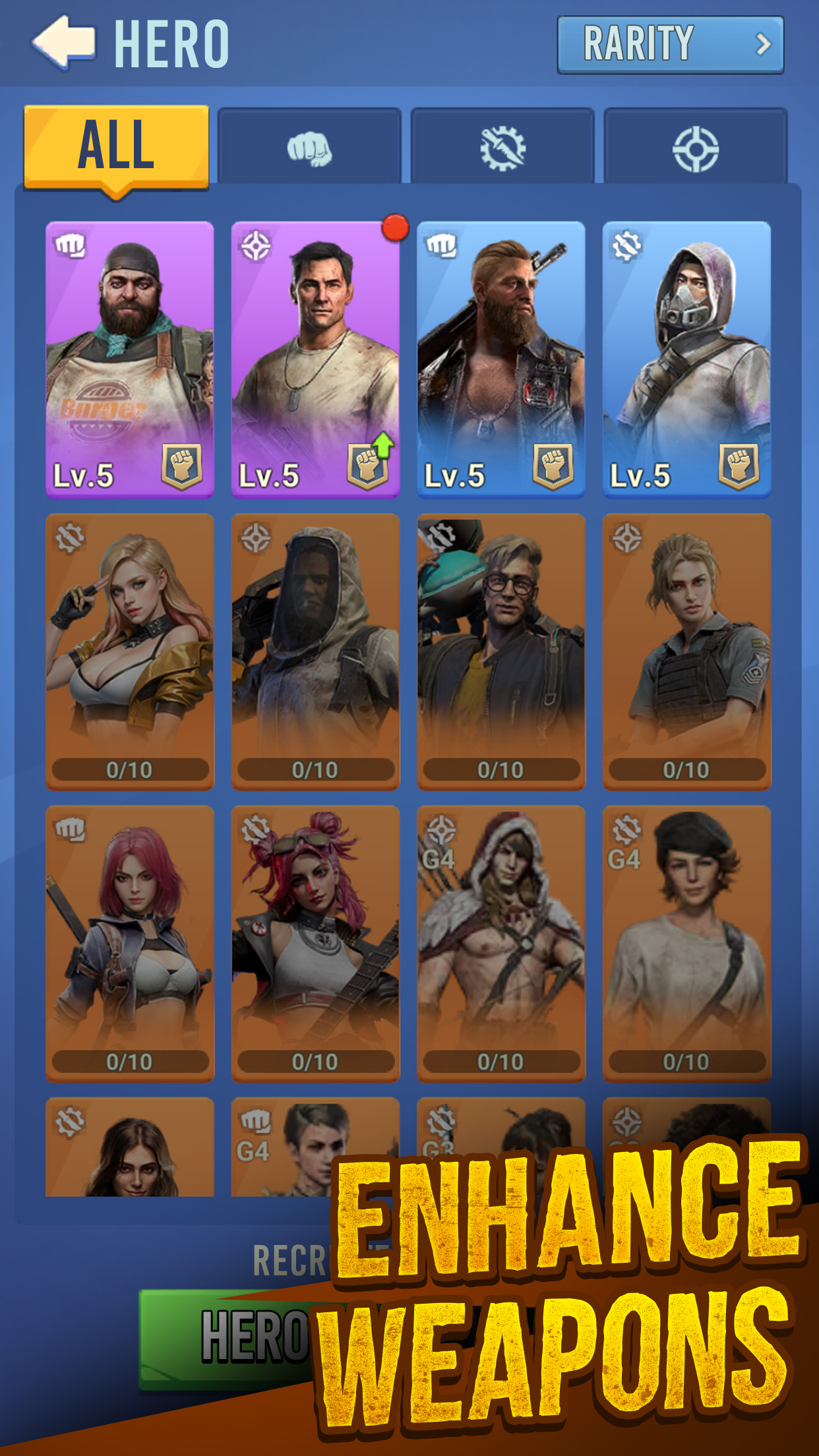Screen dimensions: 819x1456
Task: Go back using the arrow beside HERO
Action: click(64, 43)
